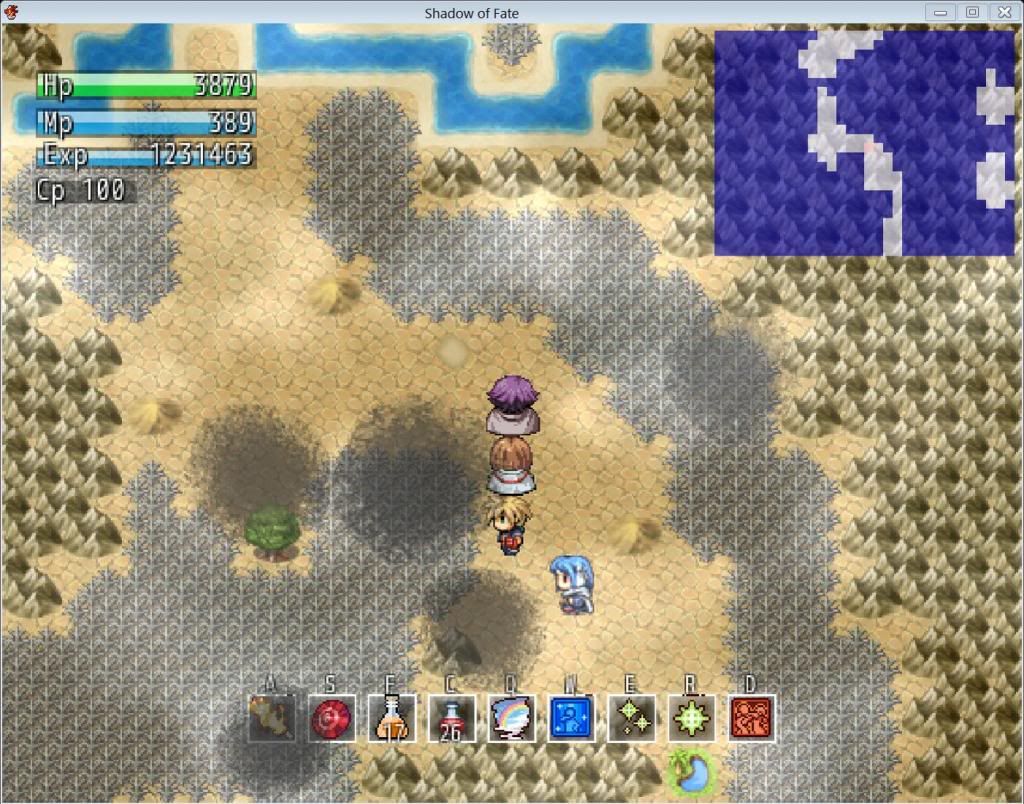Minimize the game window
The height and width of the screenshot is (804, 1024).
[940, 12]
